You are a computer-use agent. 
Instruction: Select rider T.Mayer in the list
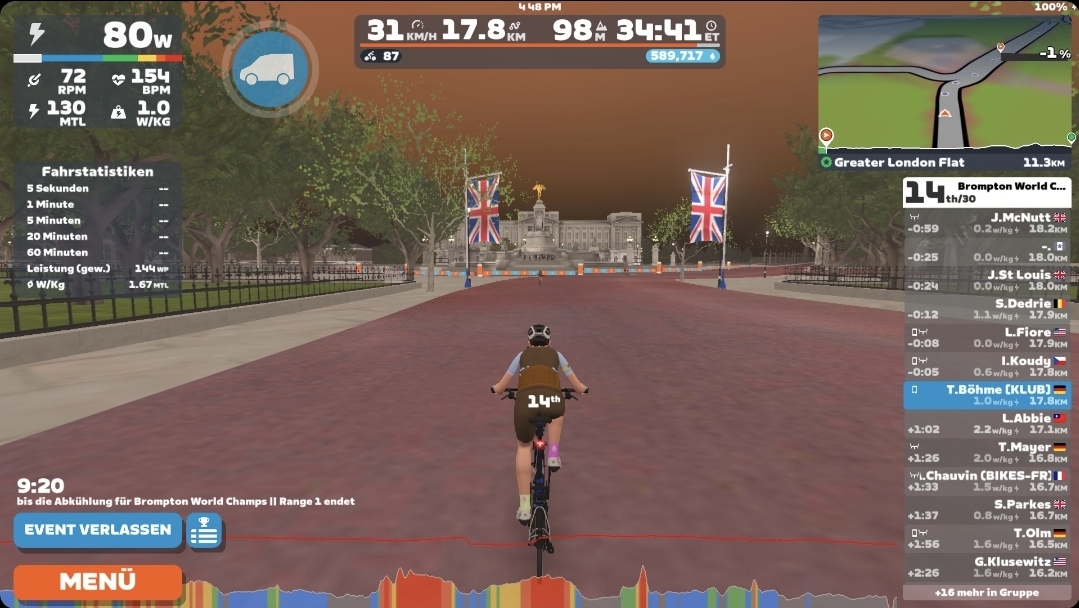pos(986,453)
